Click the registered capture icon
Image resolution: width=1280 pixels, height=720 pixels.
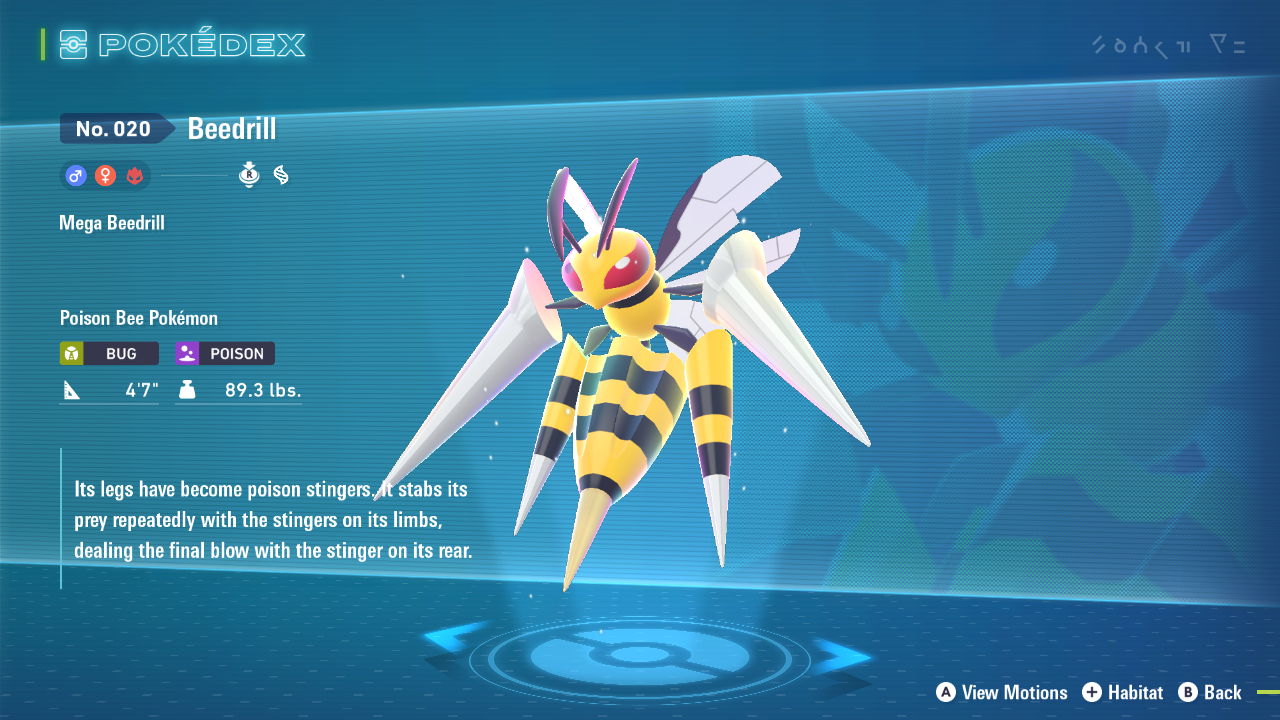tap(249, 174)
